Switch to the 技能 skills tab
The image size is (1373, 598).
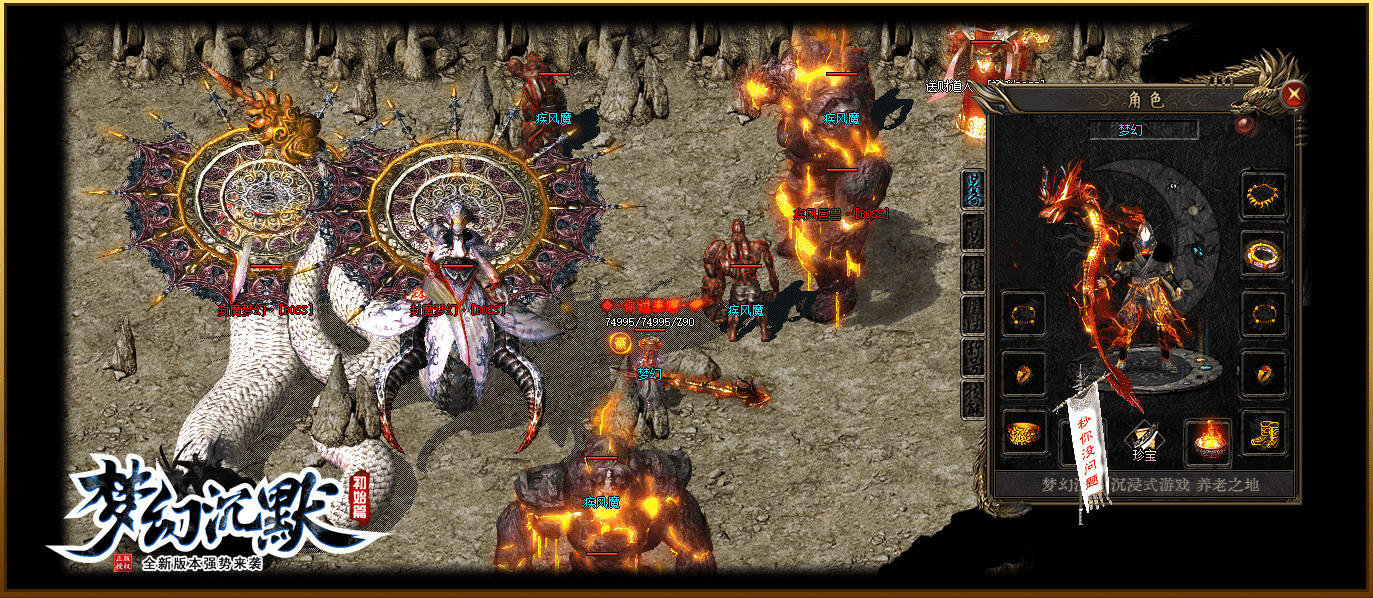972,398
